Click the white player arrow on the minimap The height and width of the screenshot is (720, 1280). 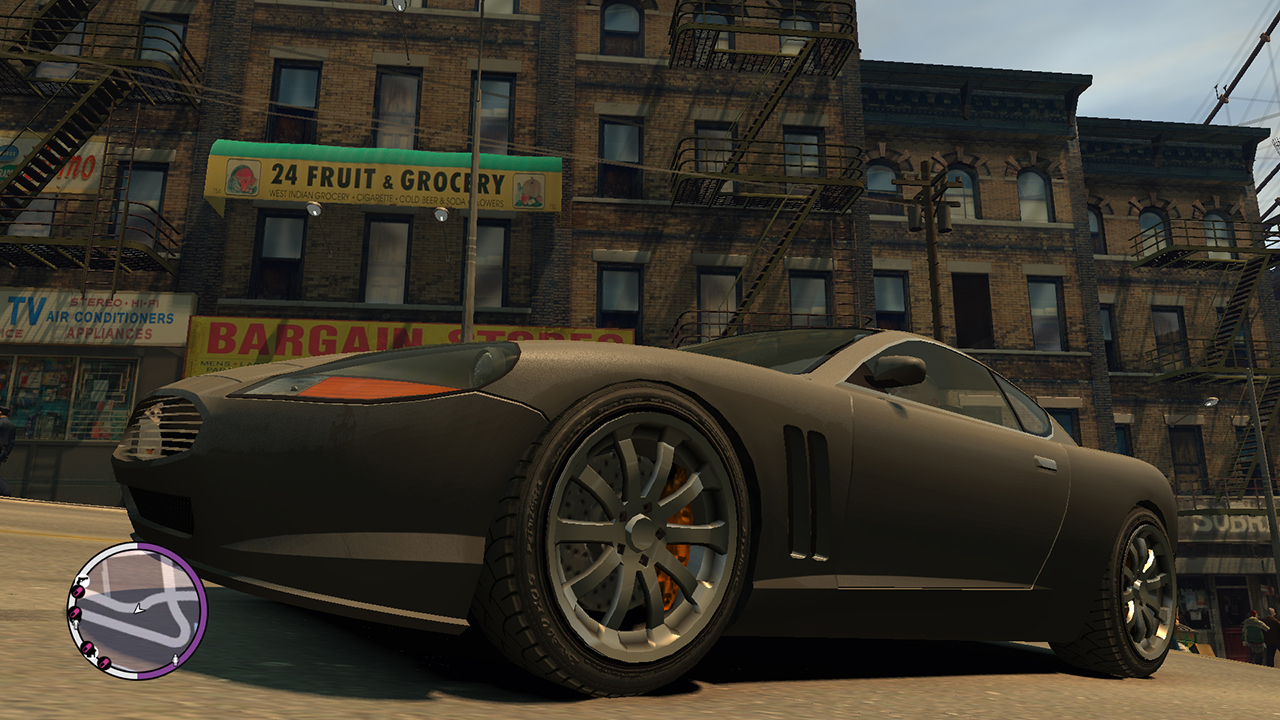coord(138,610)
